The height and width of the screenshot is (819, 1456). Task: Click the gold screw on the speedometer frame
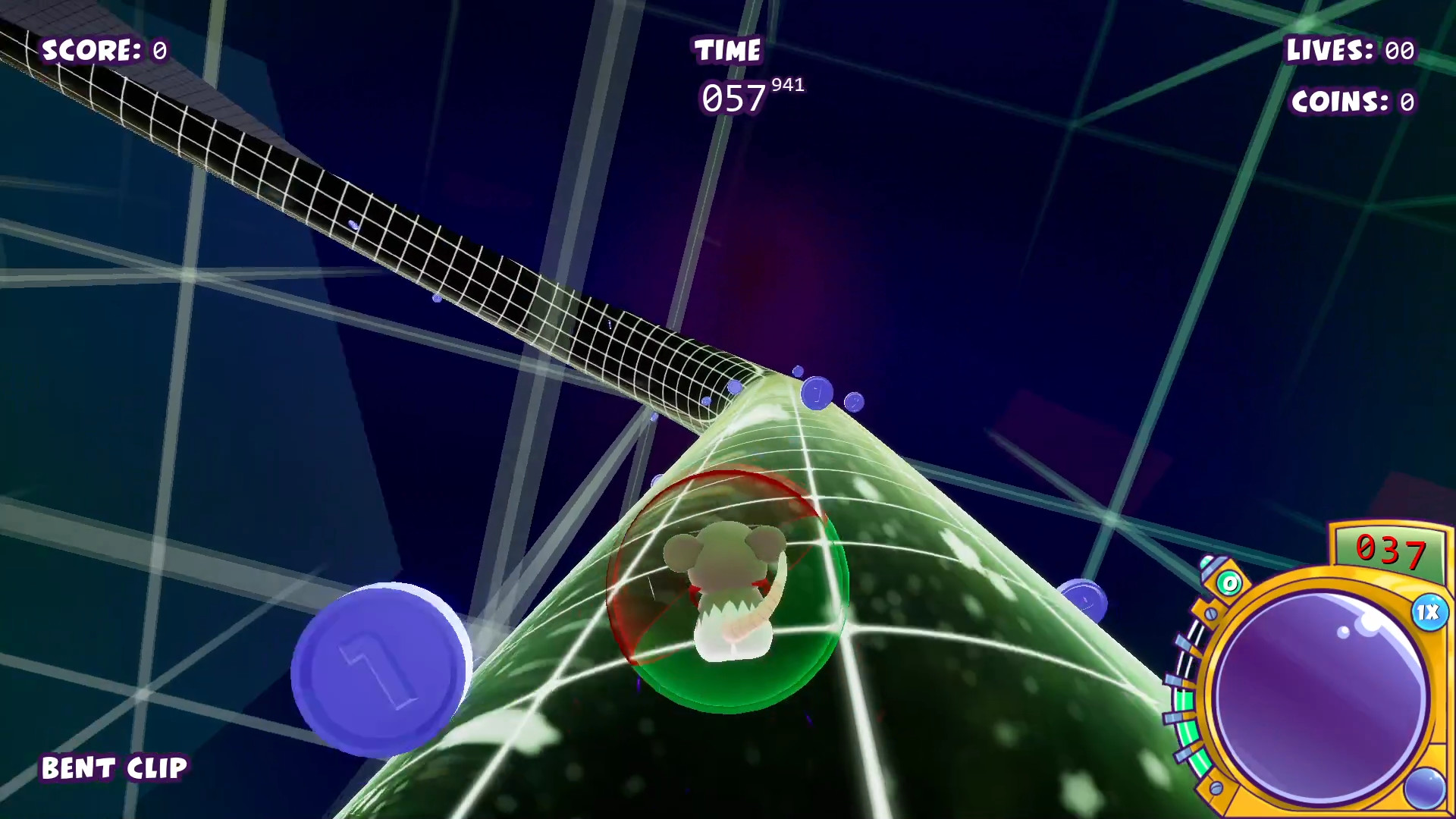coord(1212,613)
